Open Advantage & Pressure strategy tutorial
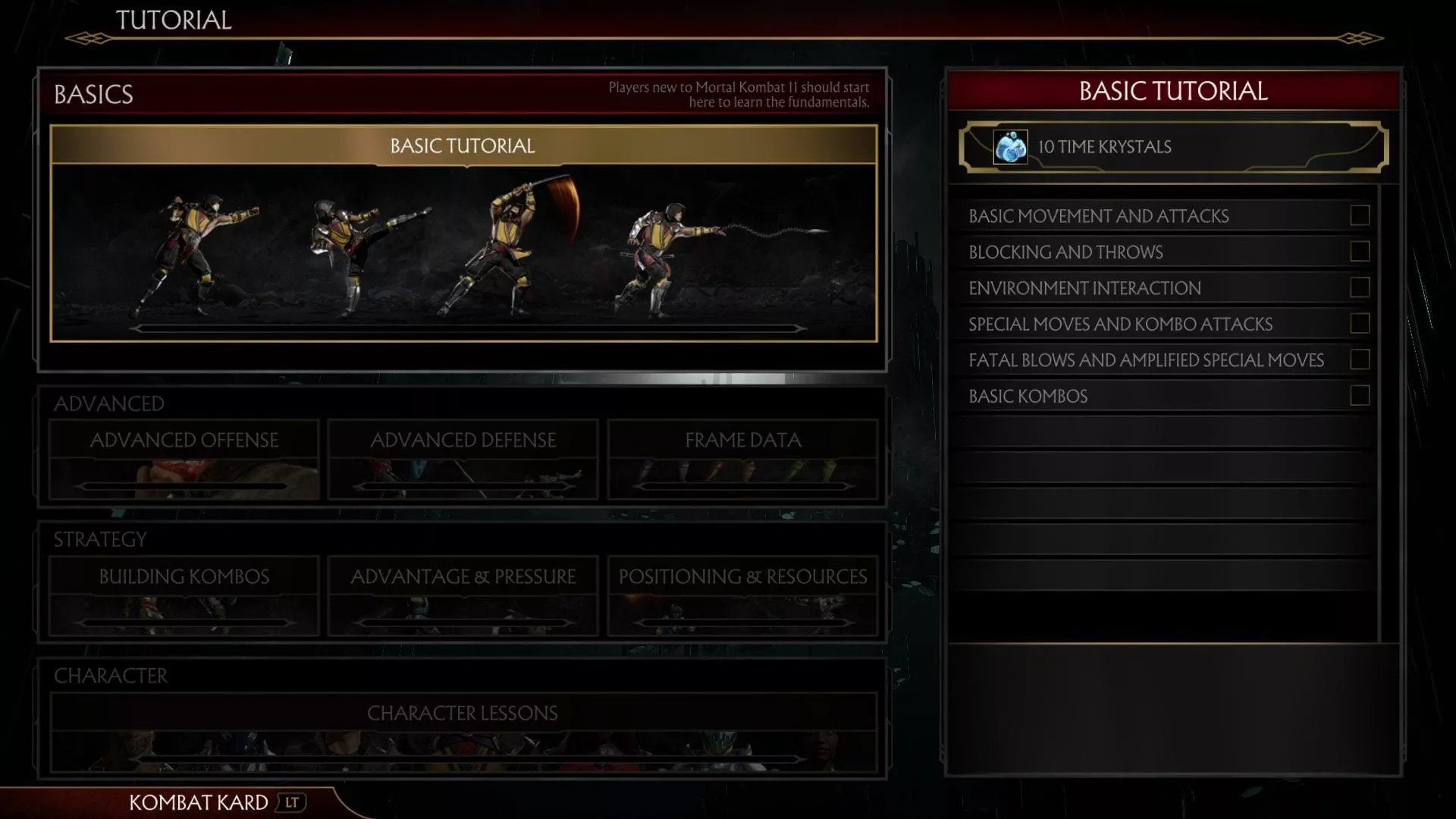This screenshot has width=1456, height=819. tap(463, 595)
